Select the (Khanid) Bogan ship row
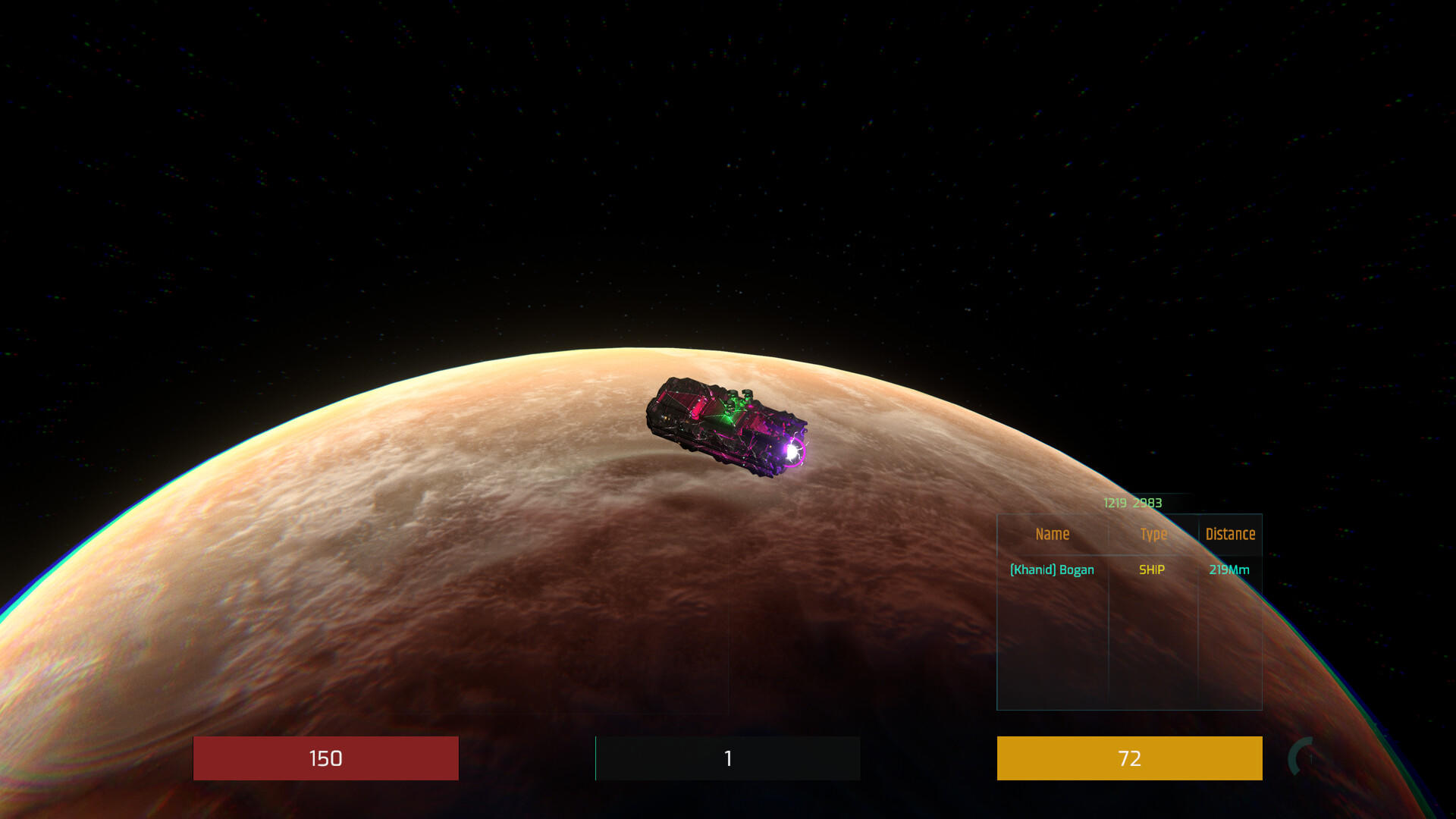Screen dimensions: 1456x819 (x=1052, y=570)
